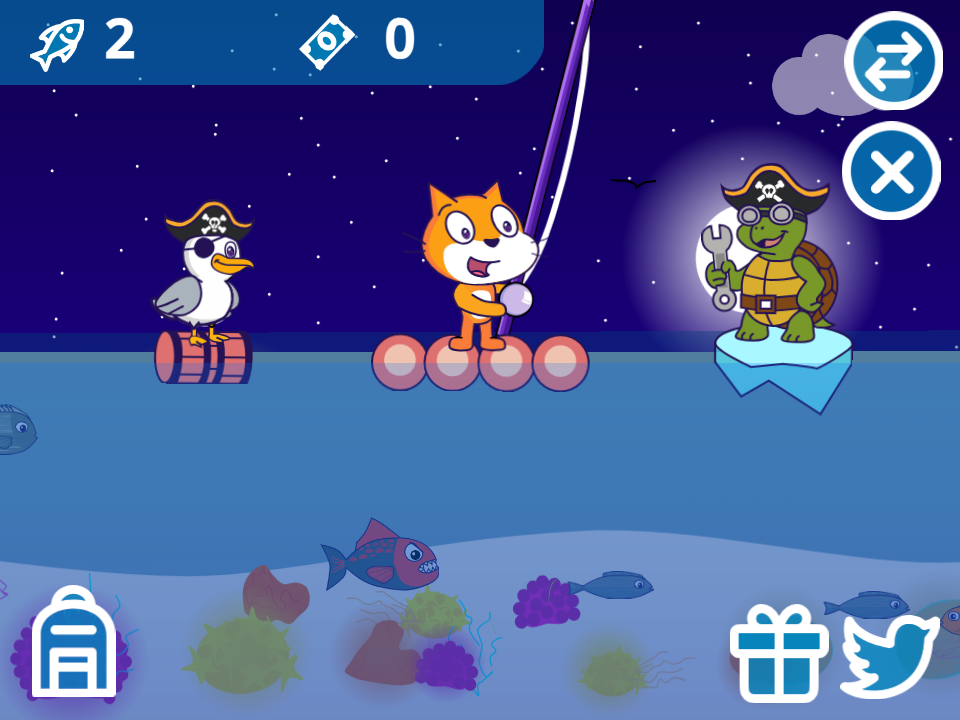This screenshot has width=960, height=720.
Task: Open the backpack inventory
Action: coord(74,643)
